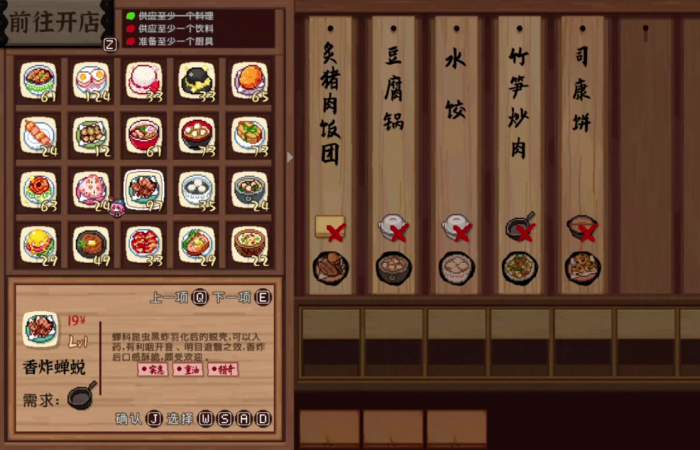Select the dark pot stew with greens

pyautogui.click(x=249, y=188)
